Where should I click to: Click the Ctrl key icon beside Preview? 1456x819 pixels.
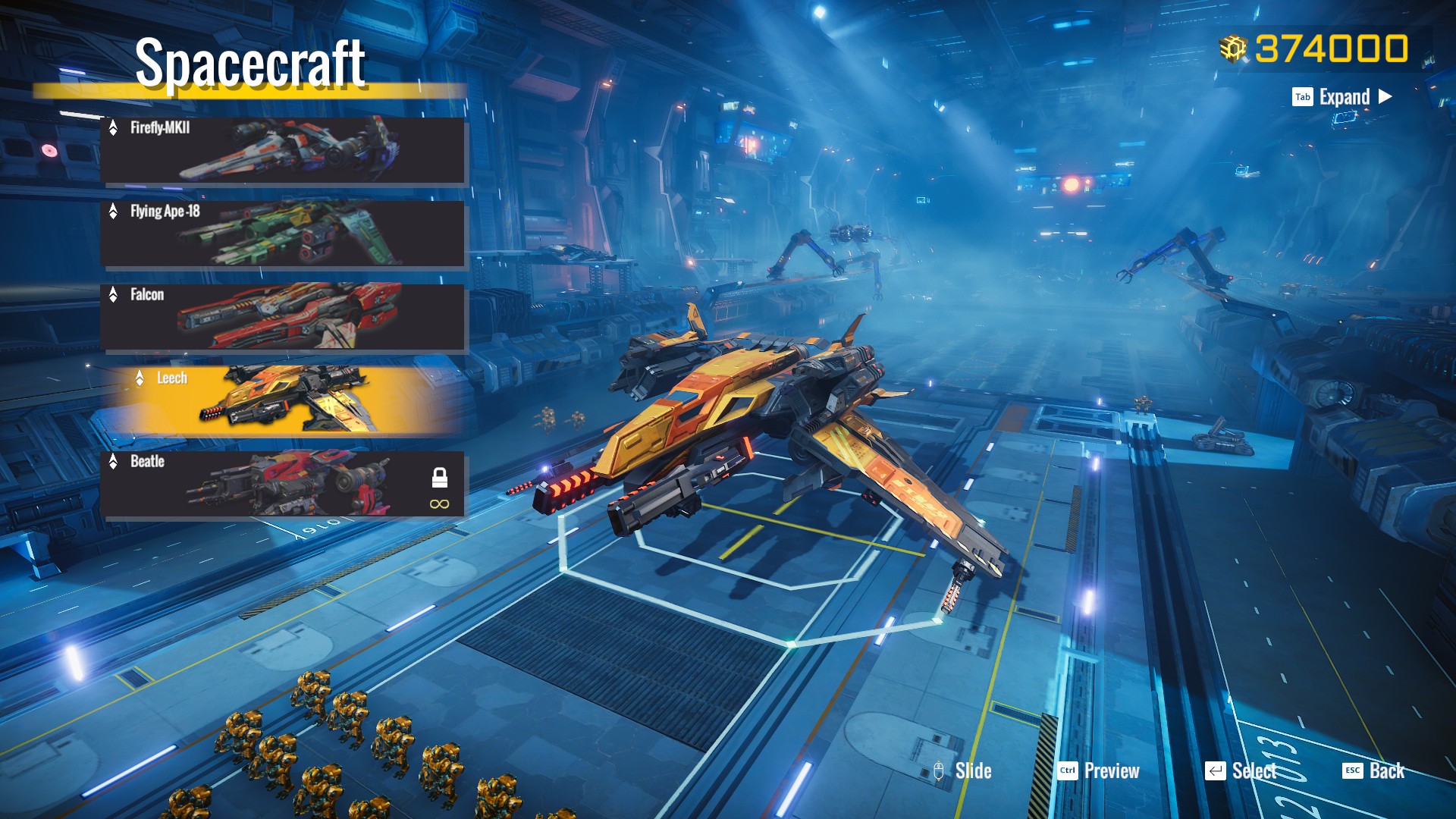pos(1068,771)
